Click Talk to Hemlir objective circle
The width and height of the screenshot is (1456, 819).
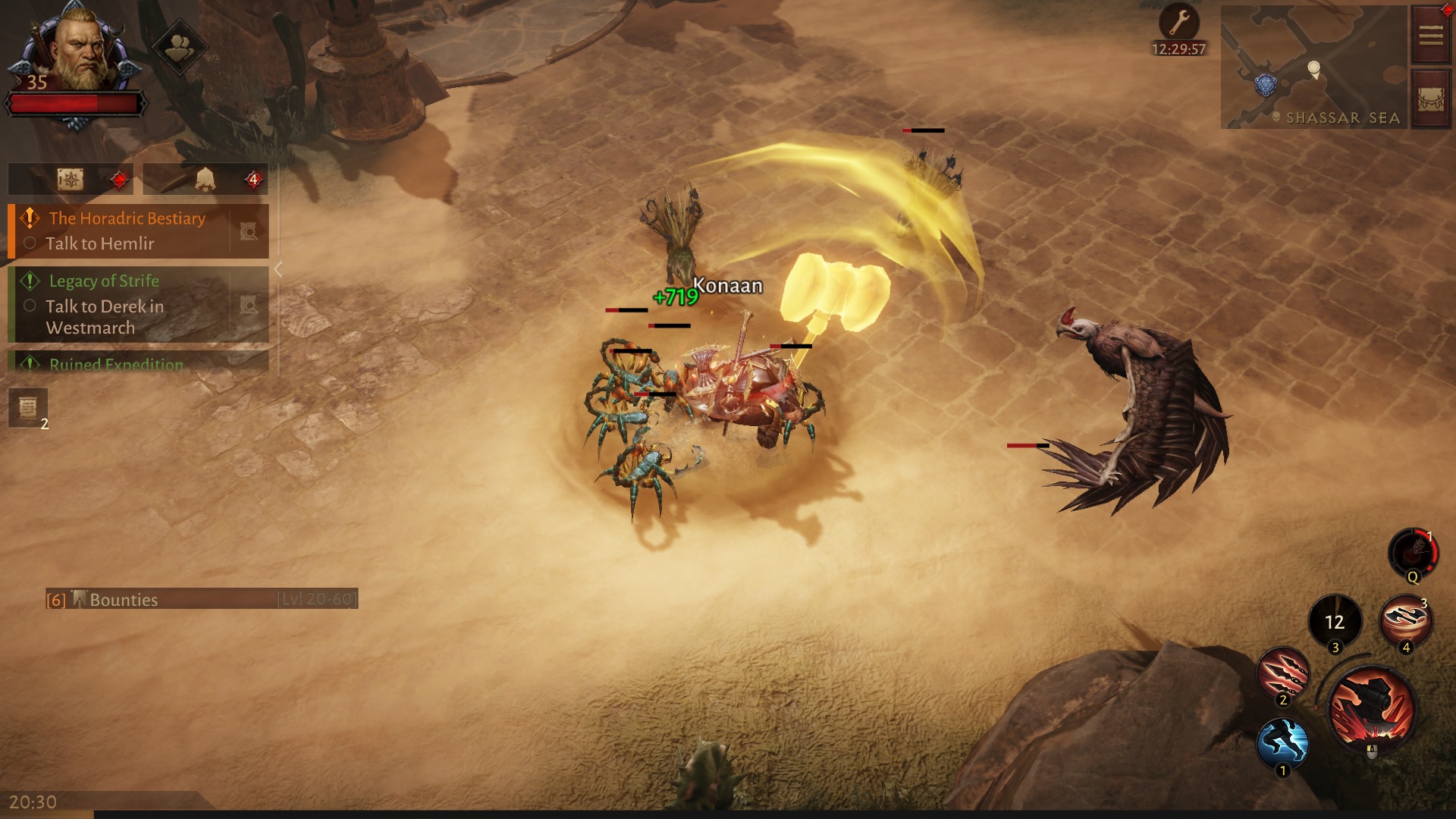coord(30,243)
